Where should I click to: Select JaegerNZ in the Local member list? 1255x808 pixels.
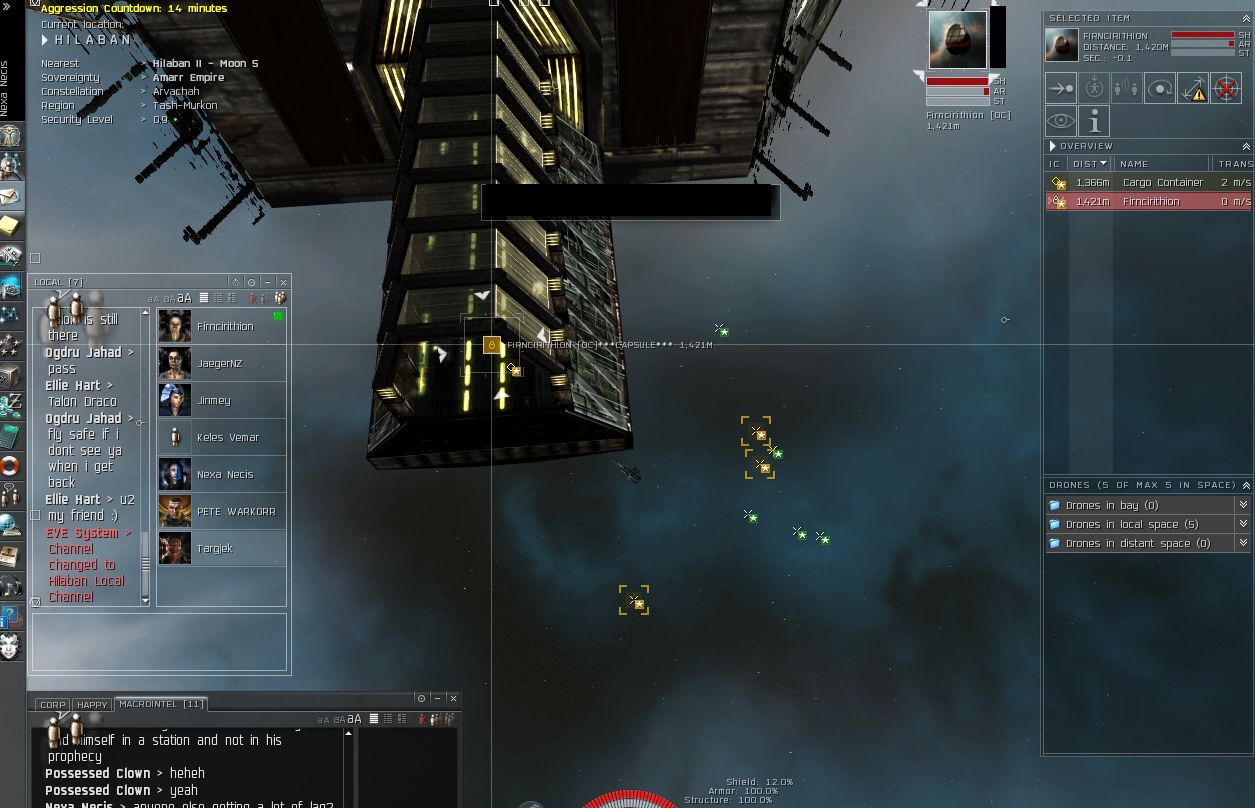tap(220, 364)
